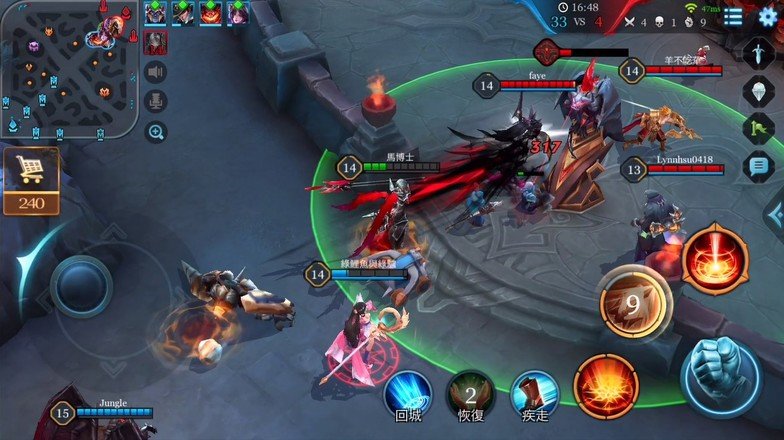
Task: Open the quick chat bubble
Action: [759, 166]
